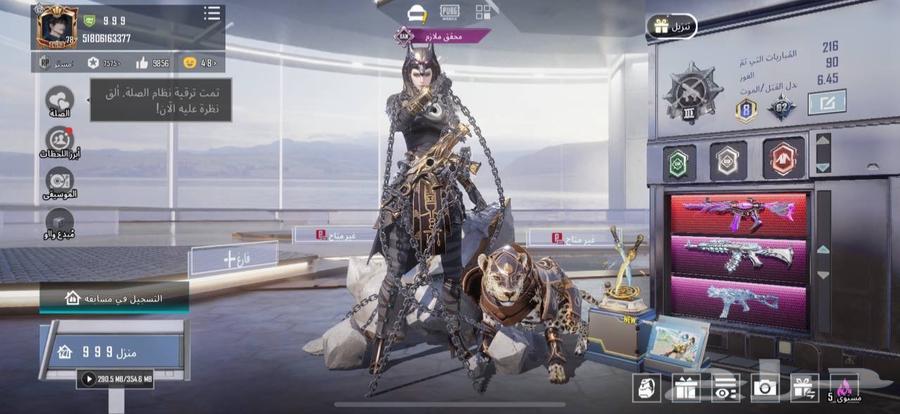Enter the 999 home button

112,350
